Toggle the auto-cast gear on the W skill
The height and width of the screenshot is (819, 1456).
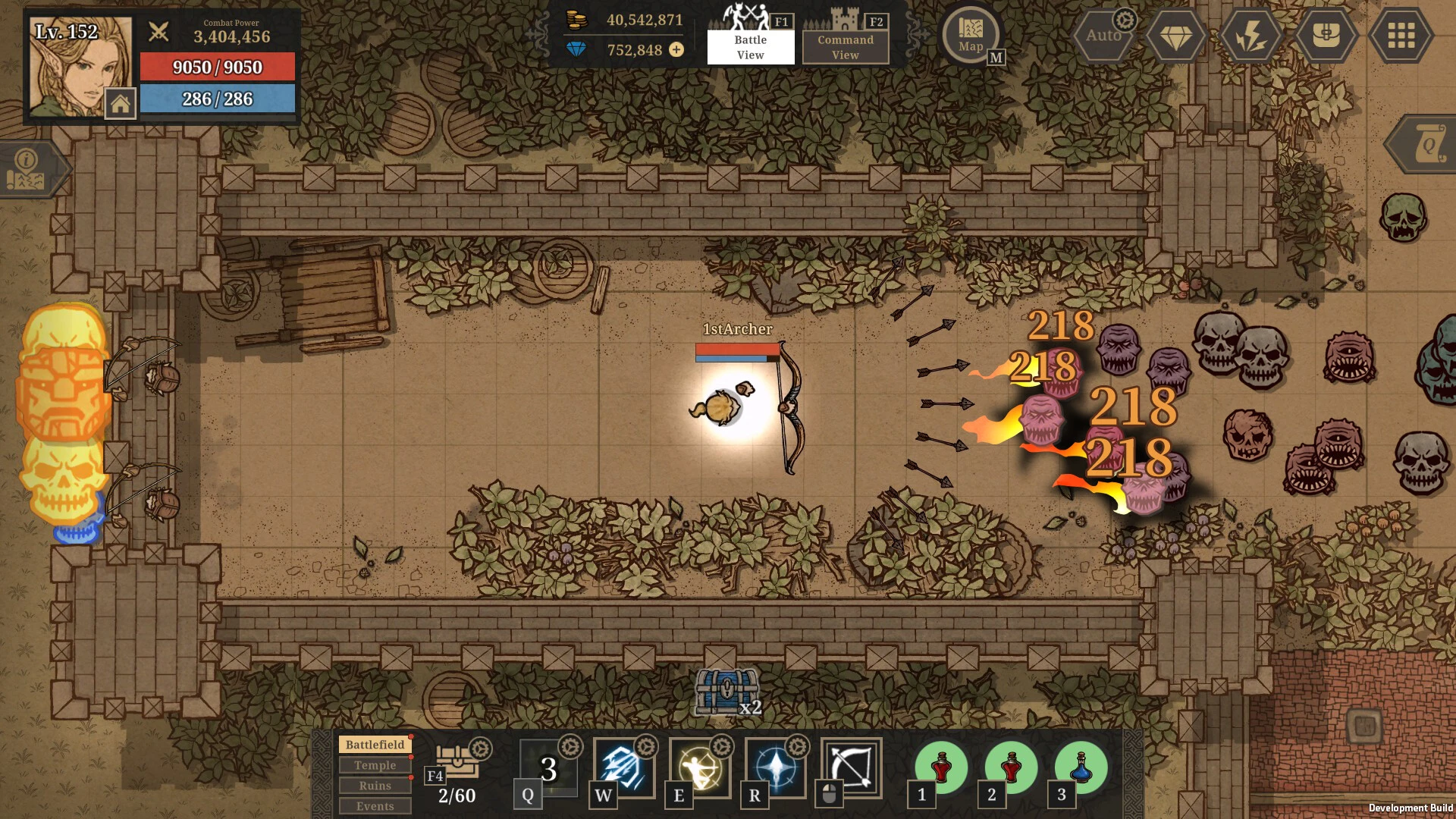(x=645, y=747)
